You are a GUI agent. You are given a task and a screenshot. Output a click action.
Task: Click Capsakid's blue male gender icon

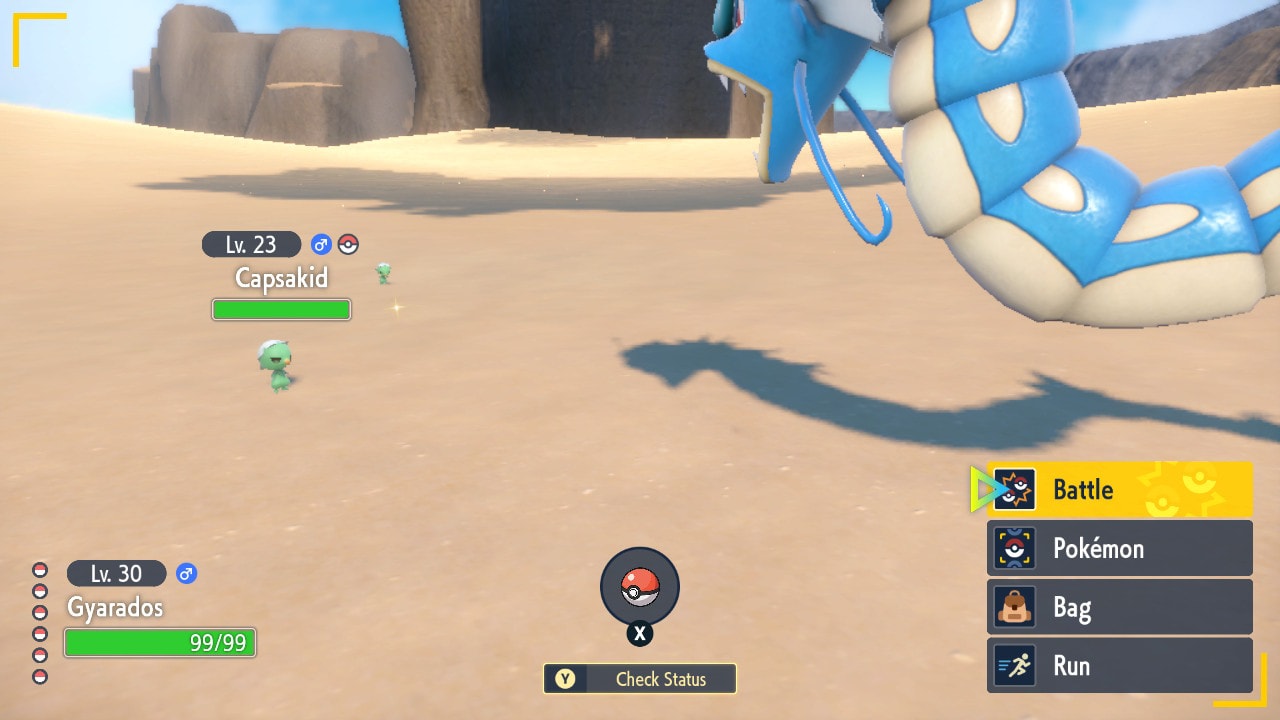coord(322,244)
